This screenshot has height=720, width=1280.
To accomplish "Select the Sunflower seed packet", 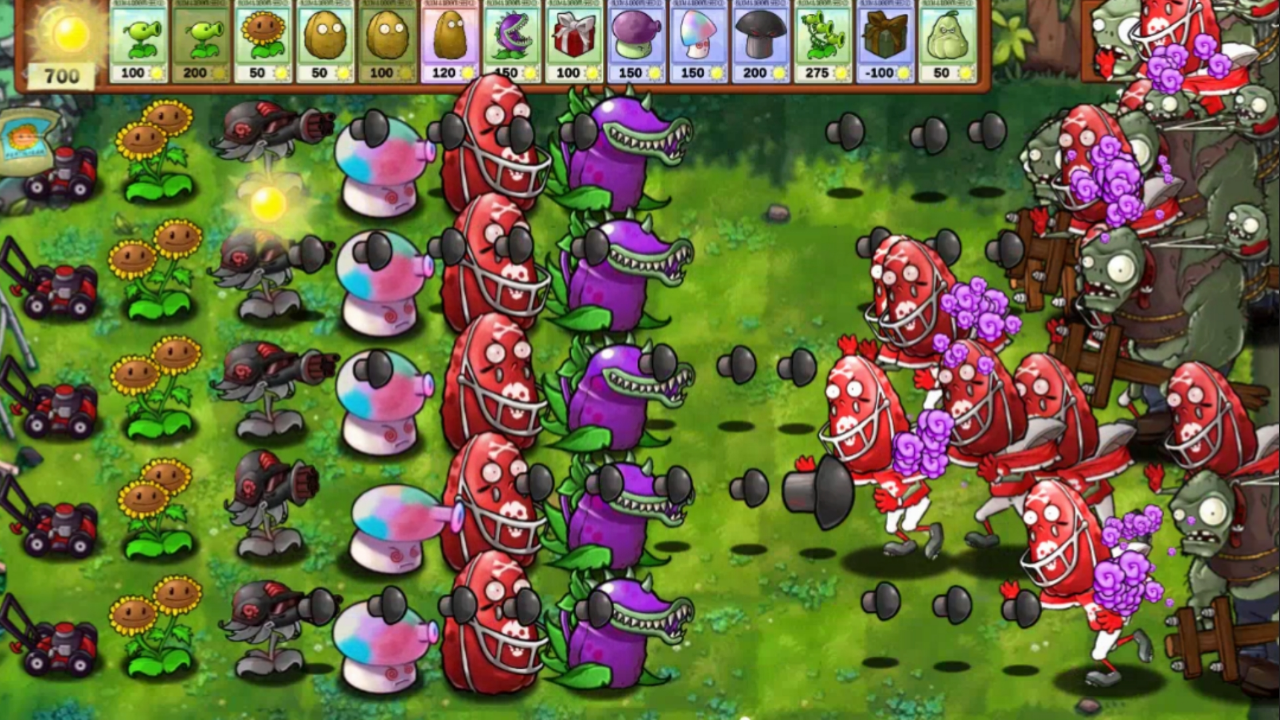I will [x=264, y=40].
